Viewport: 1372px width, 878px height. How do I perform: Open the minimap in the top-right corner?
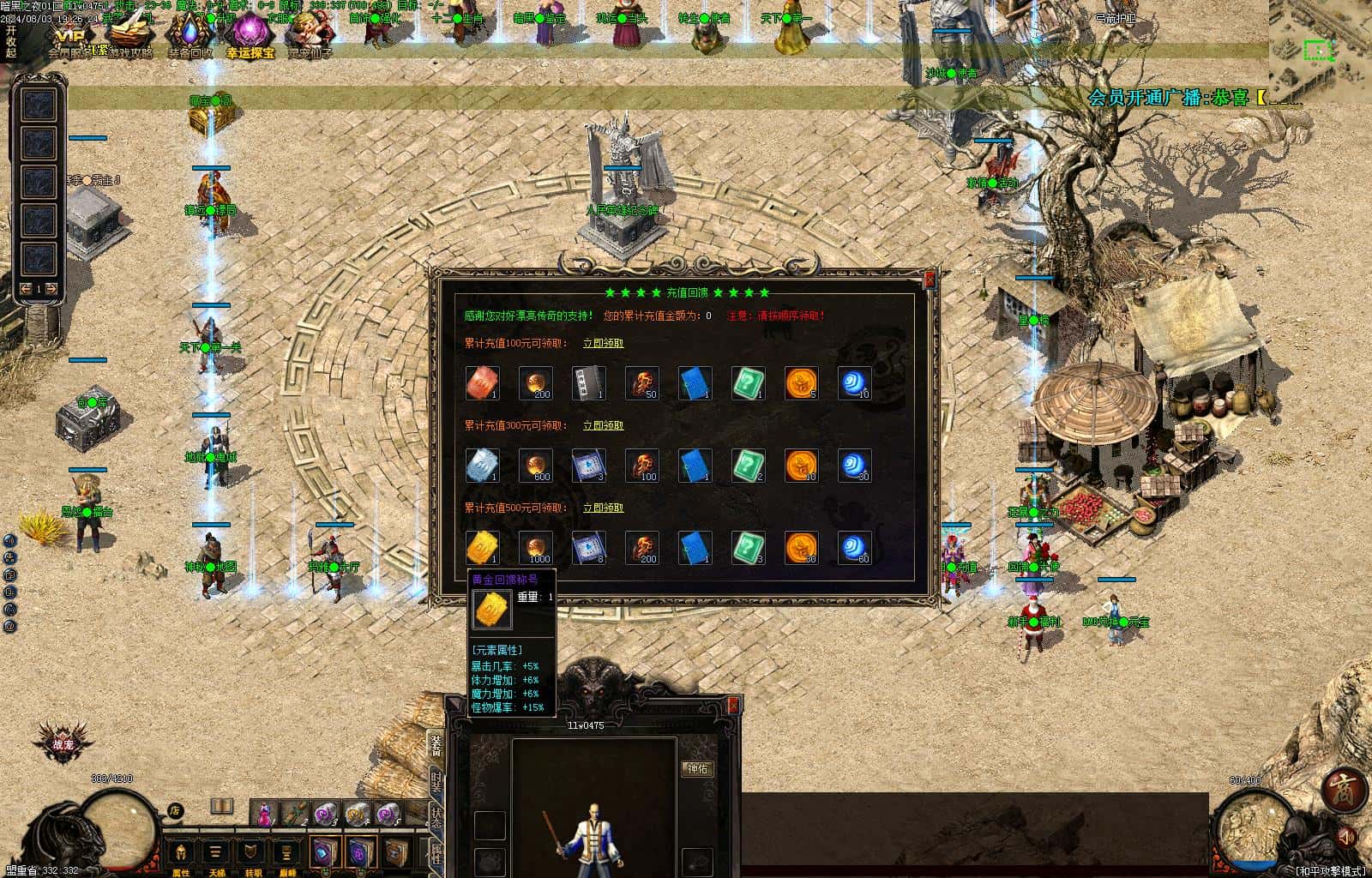(1319, 51)
